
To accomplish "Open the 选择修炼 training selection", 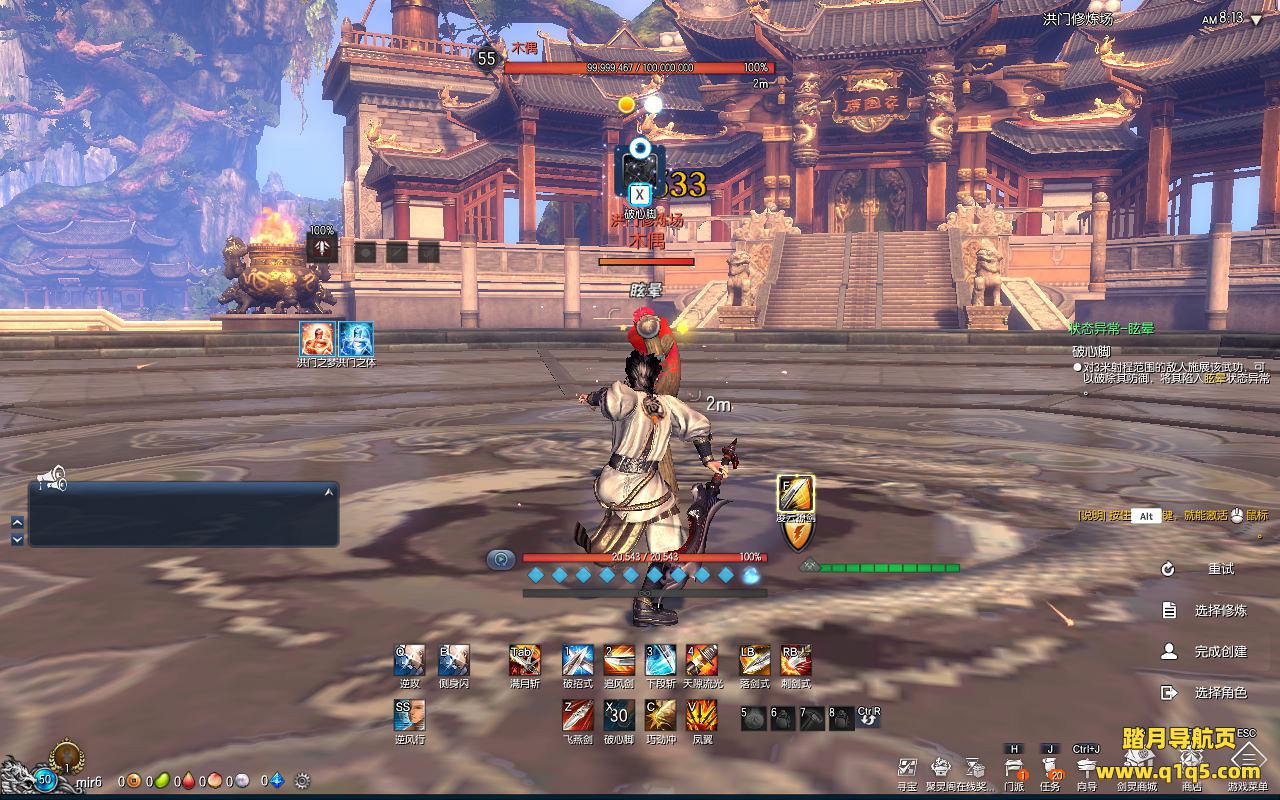I will [1220, 610].
